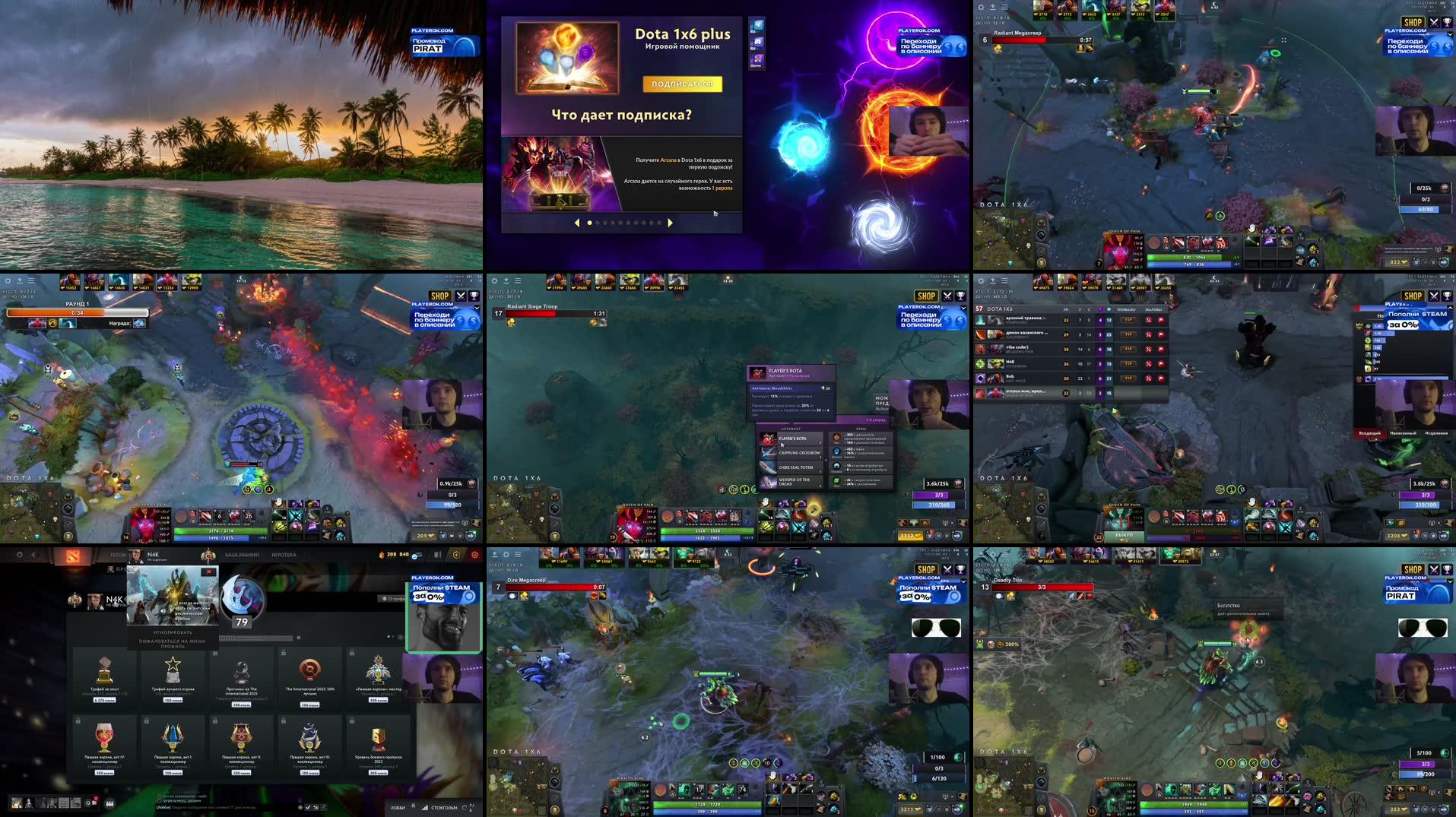Click the ПОДПИСАТЬСЯ subscribe button

click(x=682, y=84)
